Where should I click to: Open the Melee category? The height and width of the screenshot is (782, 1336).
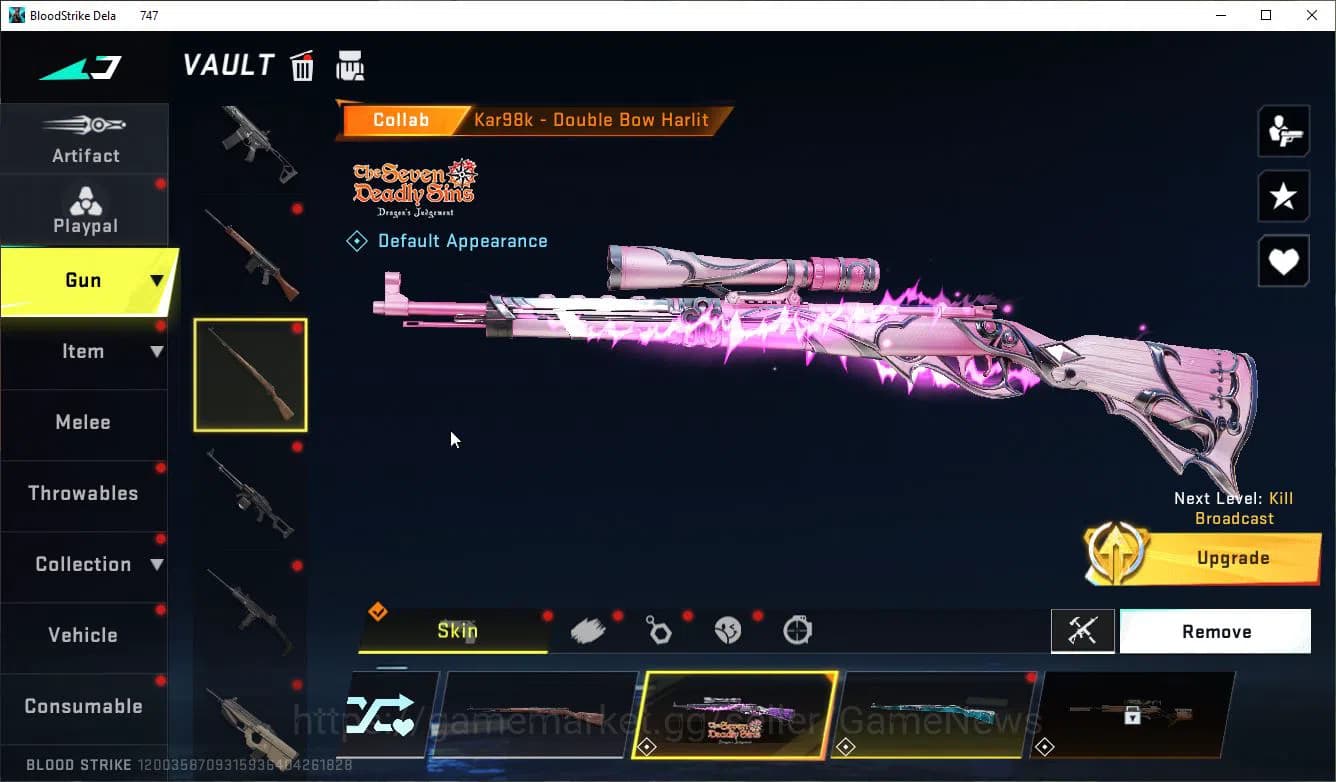pos(83,422)
